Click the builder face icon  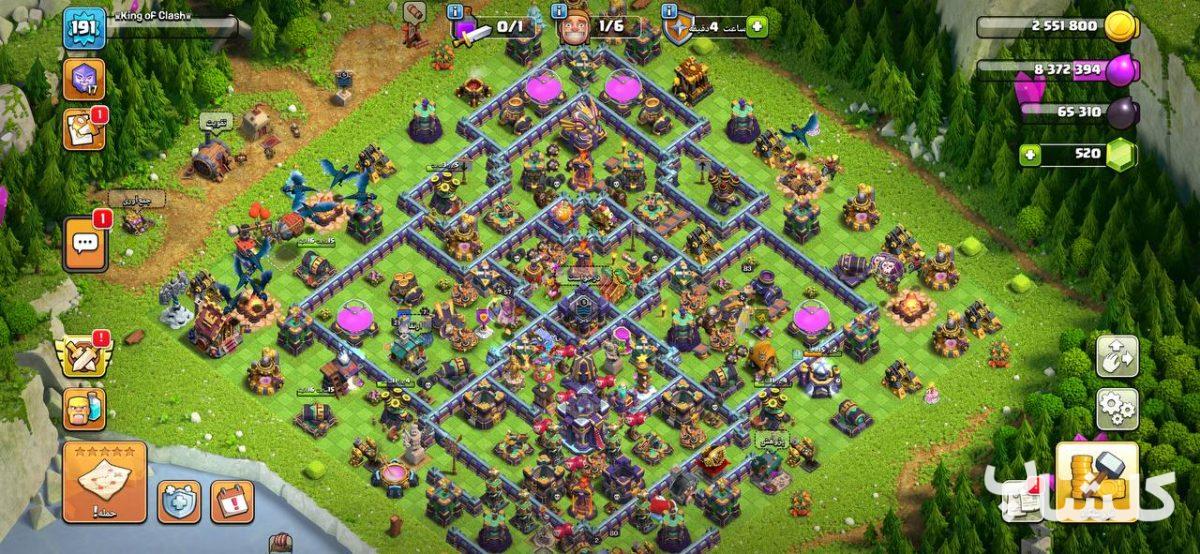pos(575,29)
